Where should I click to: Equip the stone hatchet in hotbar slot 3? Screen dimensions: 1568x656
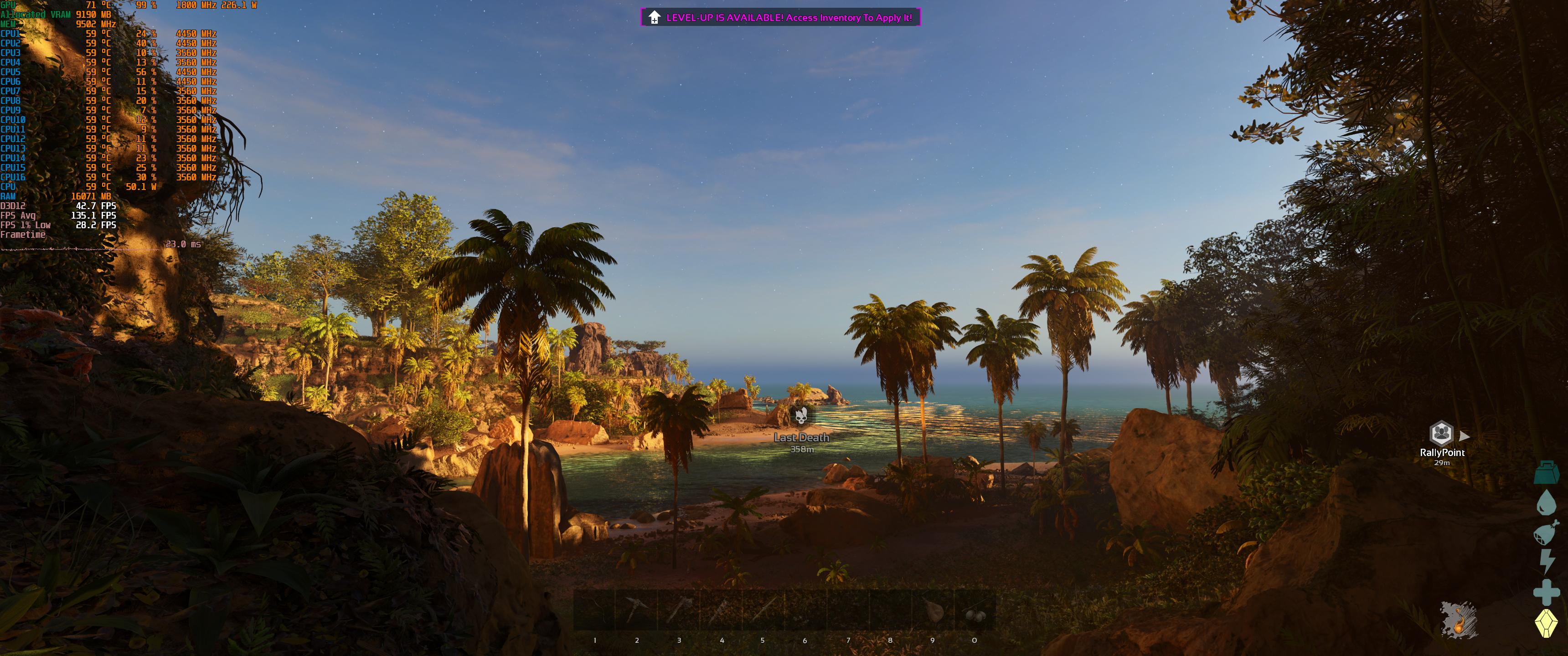point(679,610)
